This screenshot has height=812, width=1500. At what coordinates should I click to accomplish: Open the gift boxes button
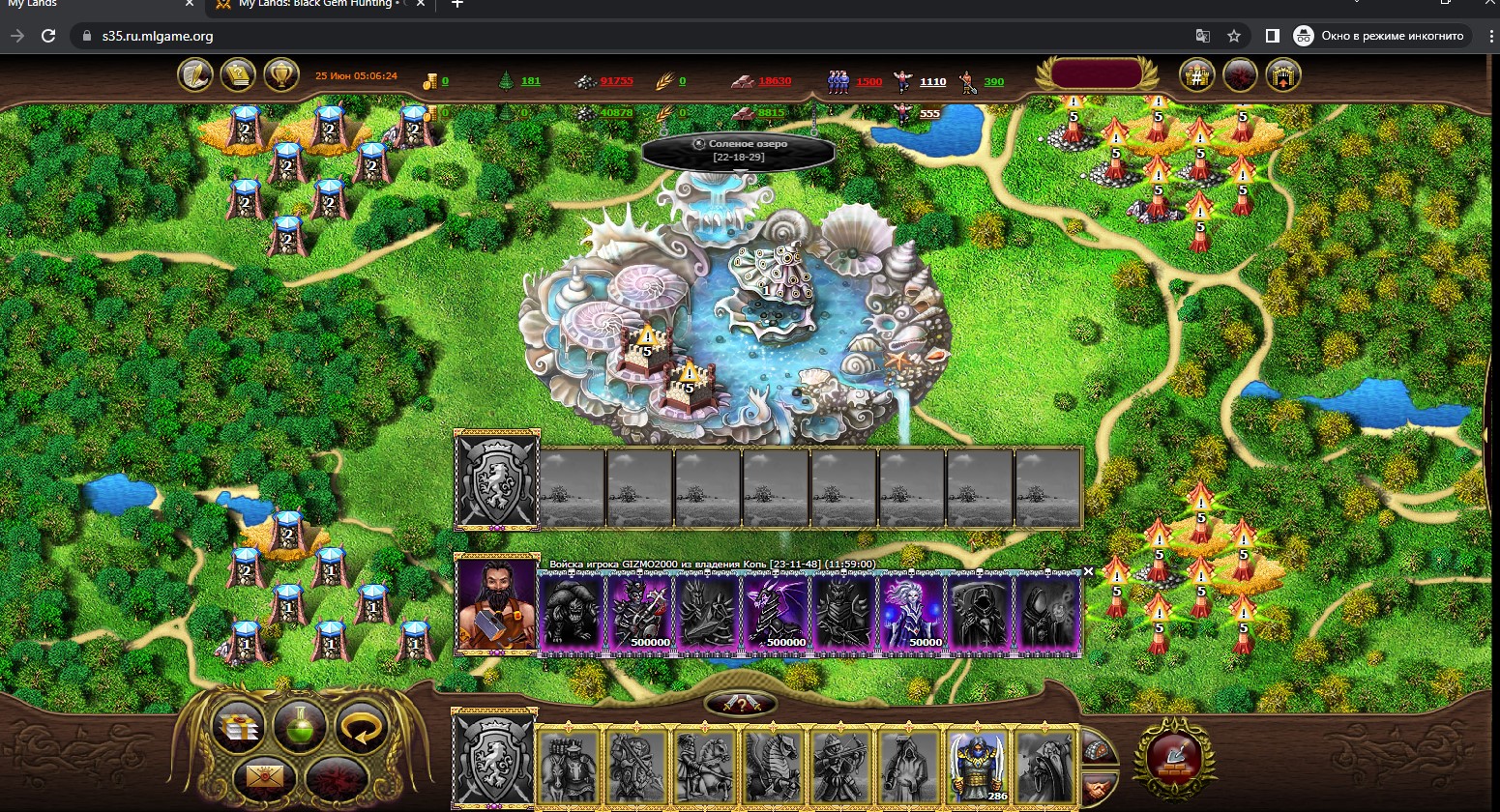pyautogui.click(x=238, y=728)
